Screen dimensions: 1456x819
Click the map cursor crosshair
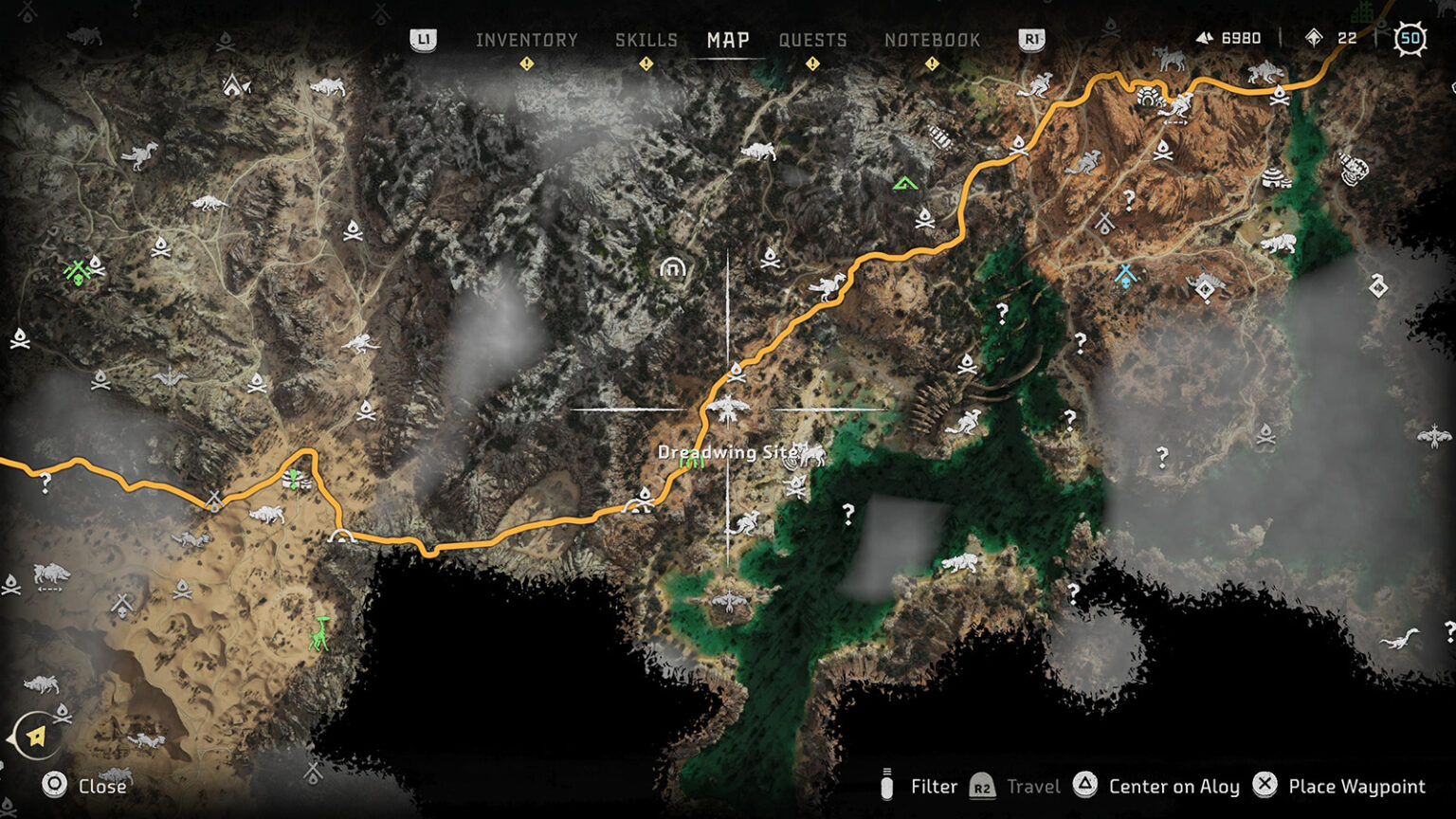[x=727, y=406]
